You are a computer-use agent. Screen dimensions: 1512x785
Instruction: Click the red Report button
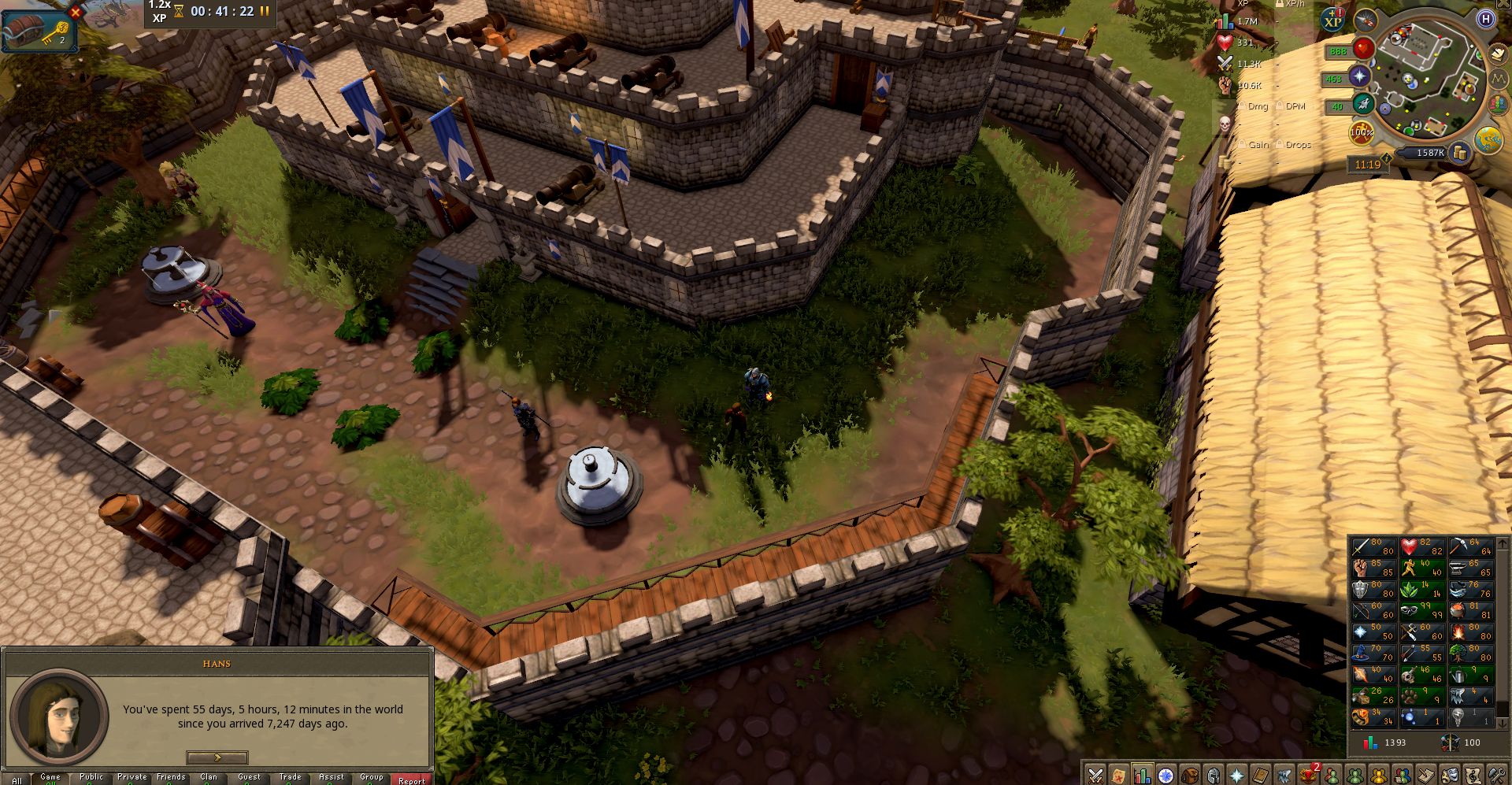point(411,779)
